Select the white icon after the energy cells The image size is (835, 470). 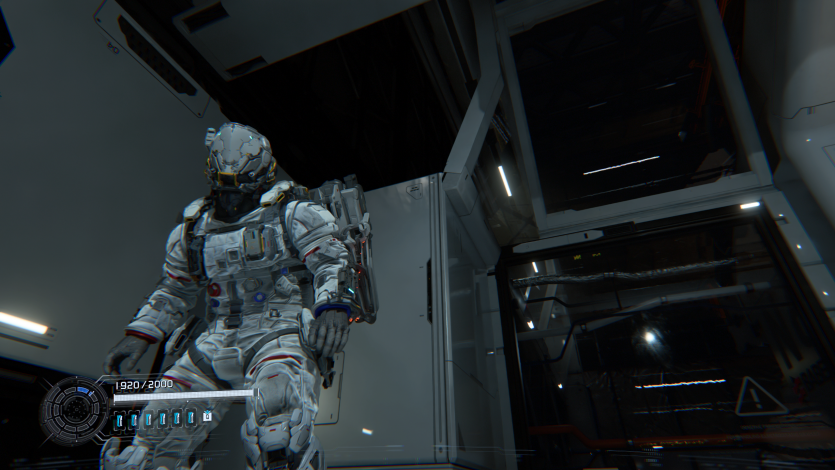click(x=207, y=416)
